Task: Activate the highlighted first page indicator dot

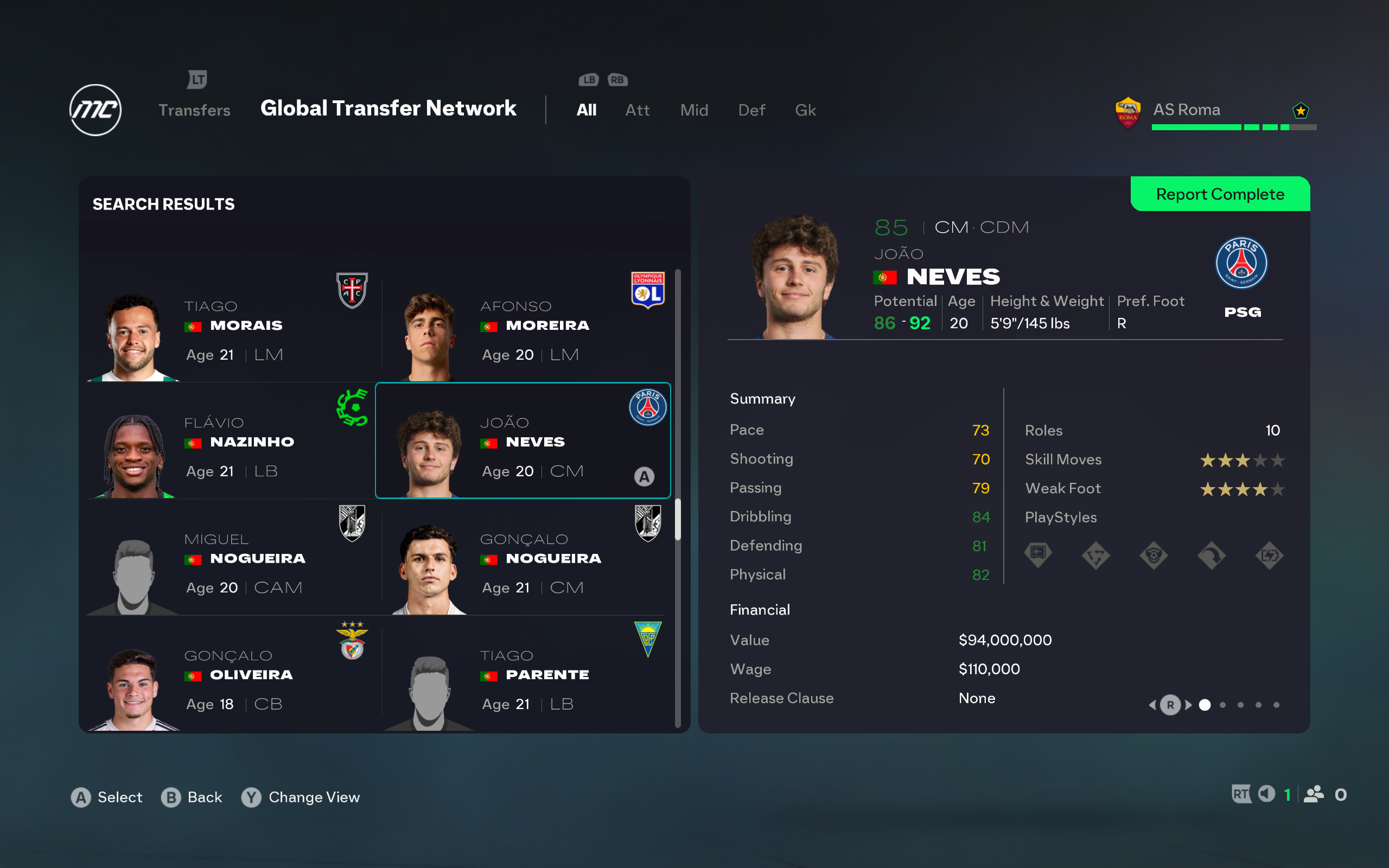Action: point(1205,705)
